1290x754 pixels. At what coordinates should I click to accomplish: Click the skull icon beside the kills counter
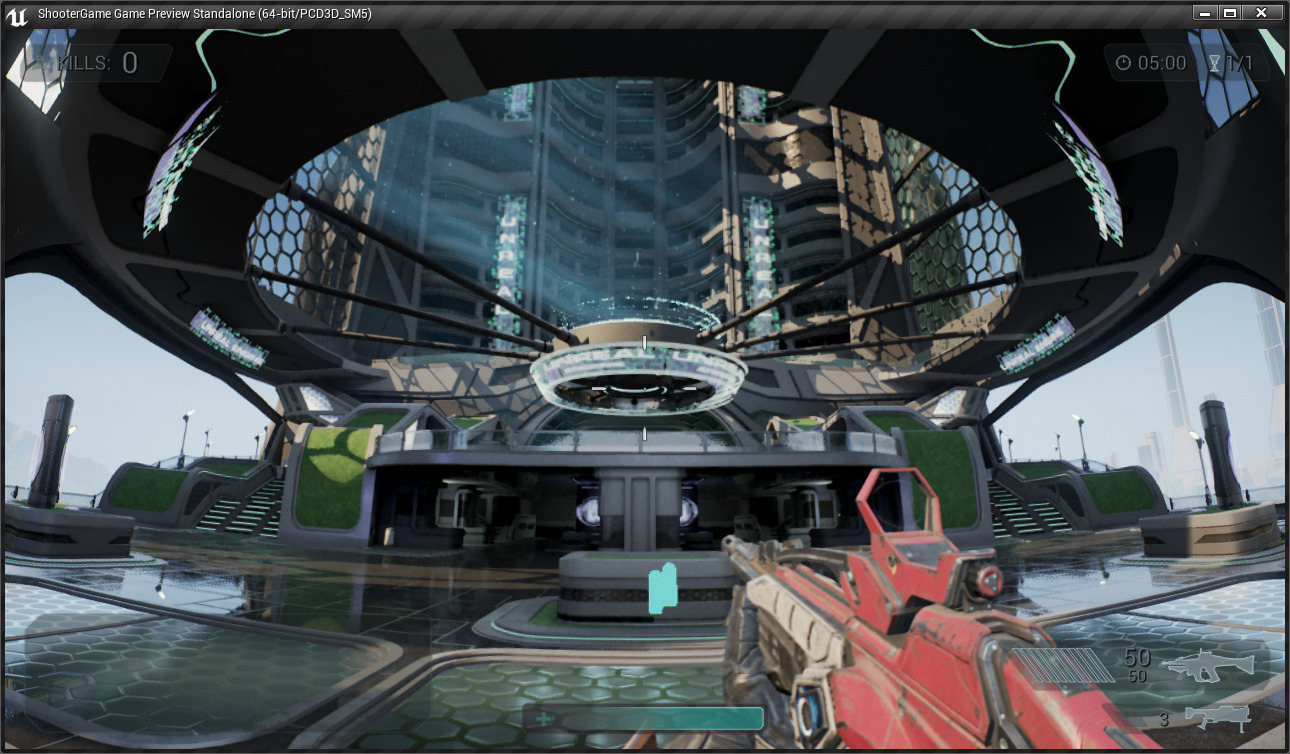pos(42,63)
